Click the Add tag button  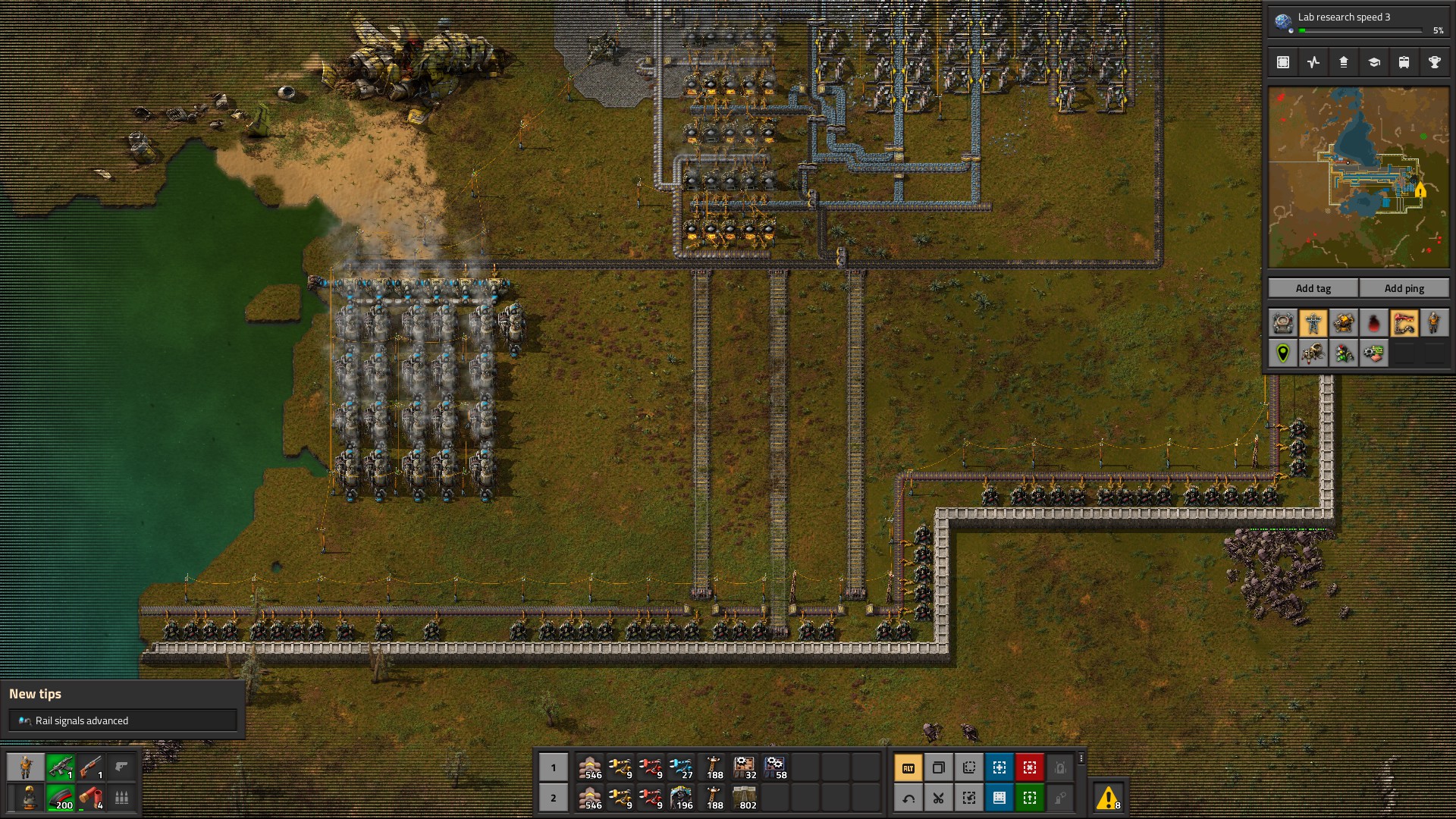point(1313,288)
